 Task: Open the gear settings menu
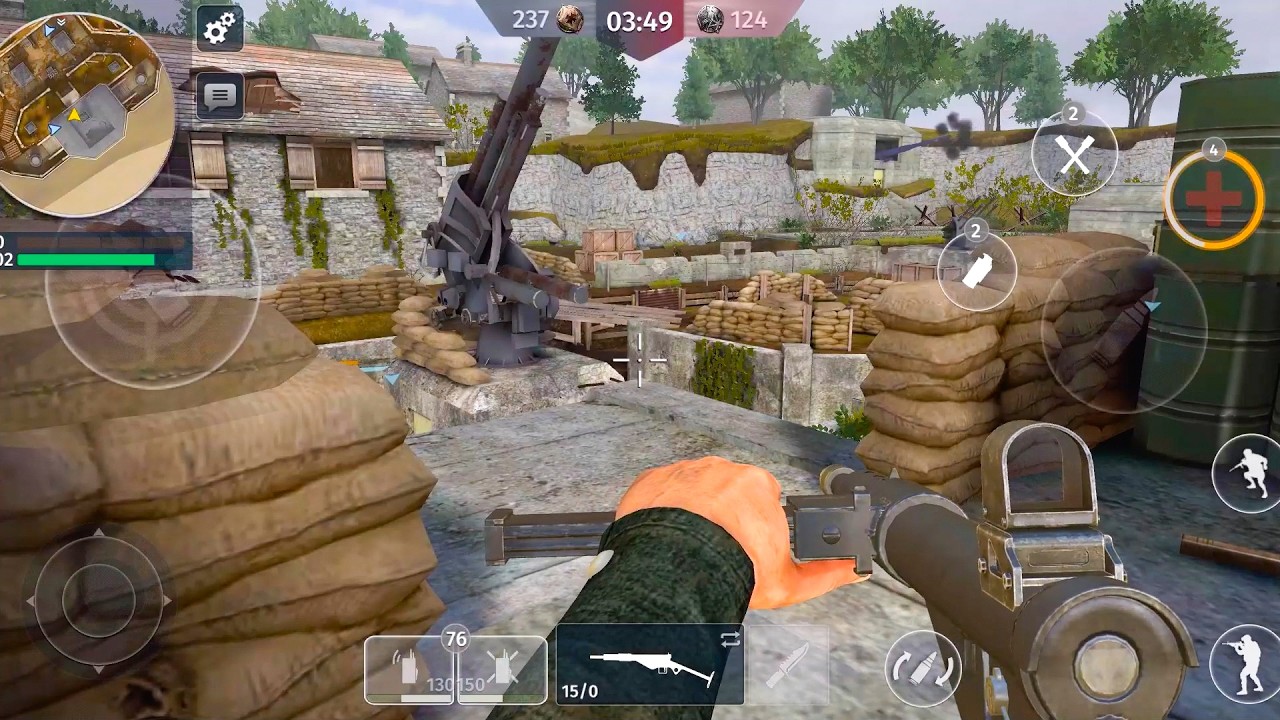(219, 29)
